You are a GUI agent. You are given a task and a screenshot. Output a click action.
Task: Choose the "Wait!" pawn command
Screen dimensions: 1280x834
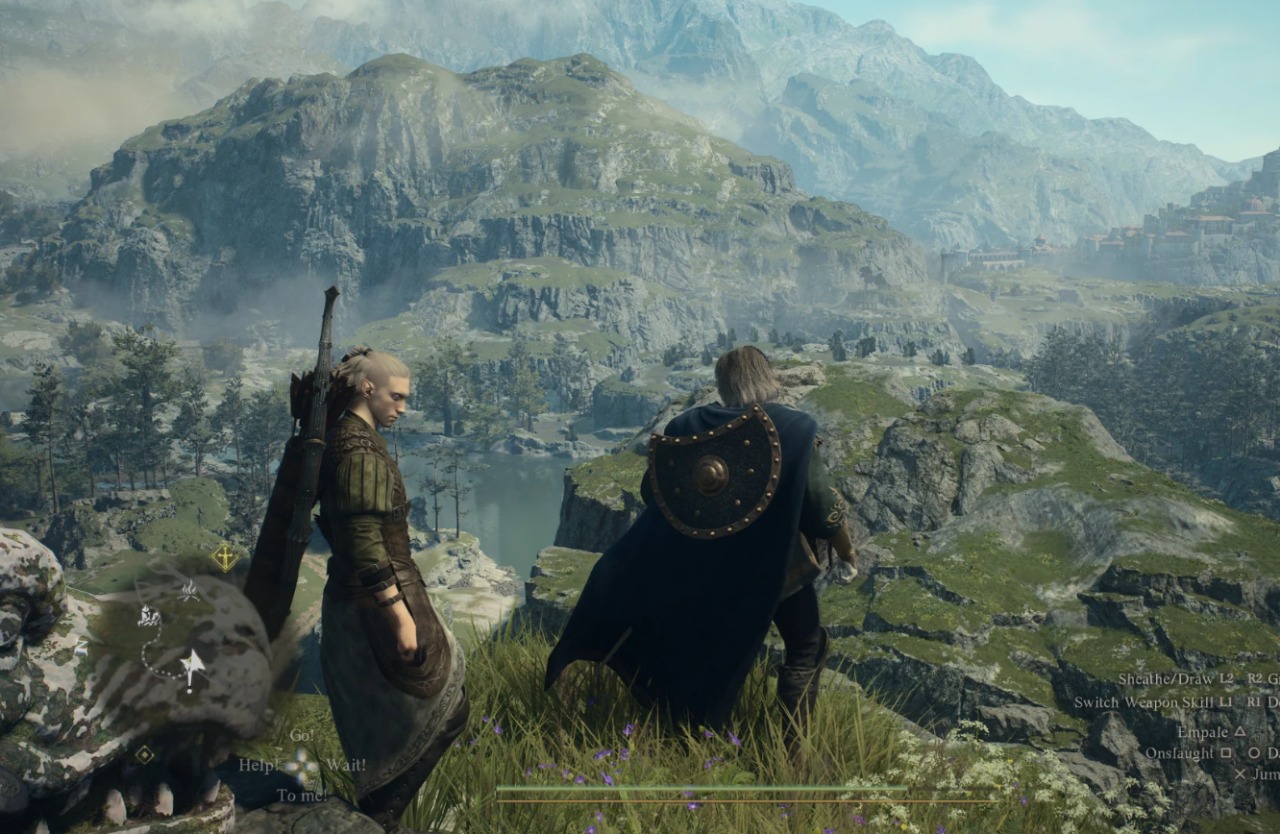(345, 766)
